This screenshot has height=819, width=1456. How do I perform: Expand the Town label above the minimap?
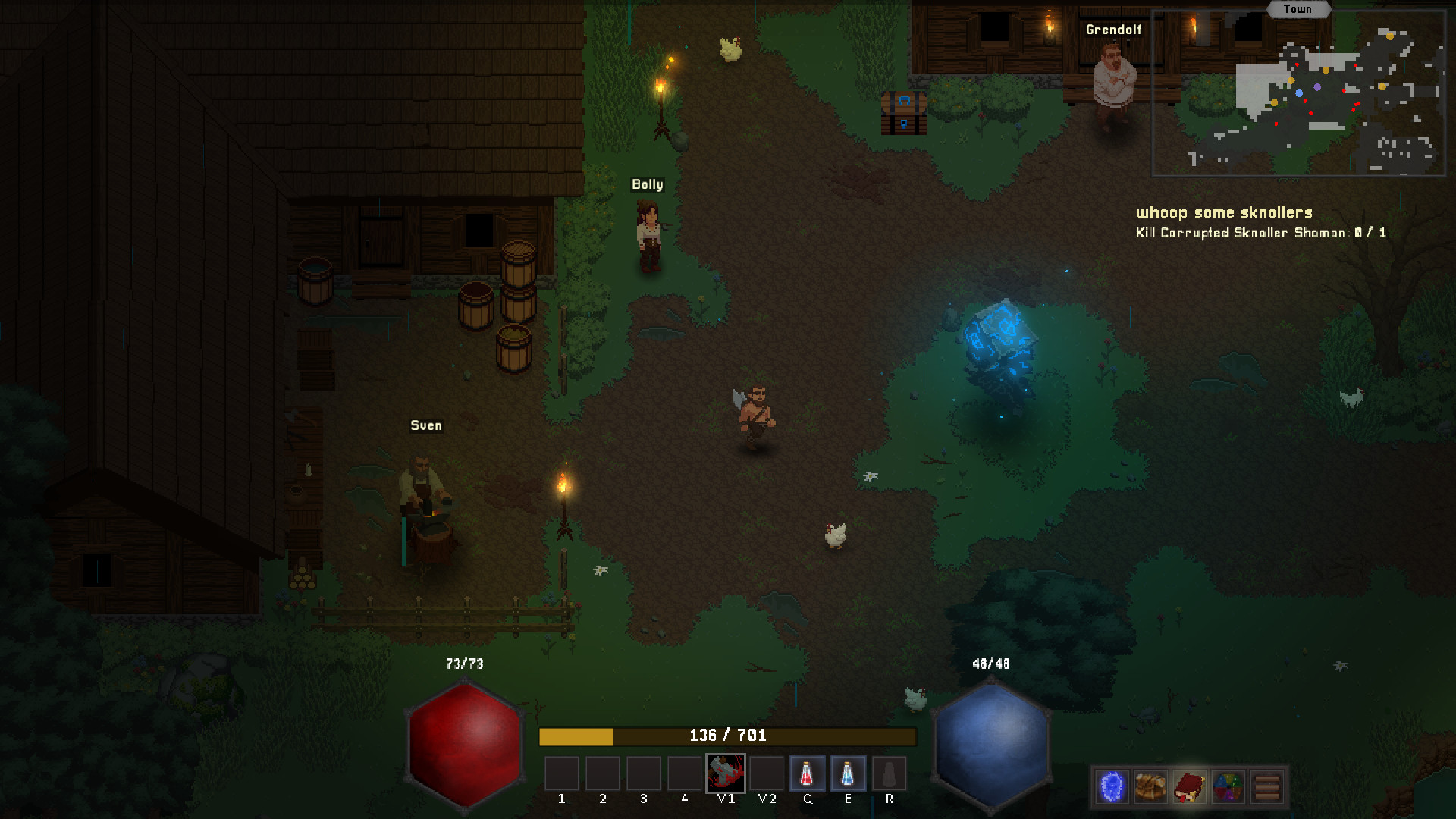click(1299, 9)
